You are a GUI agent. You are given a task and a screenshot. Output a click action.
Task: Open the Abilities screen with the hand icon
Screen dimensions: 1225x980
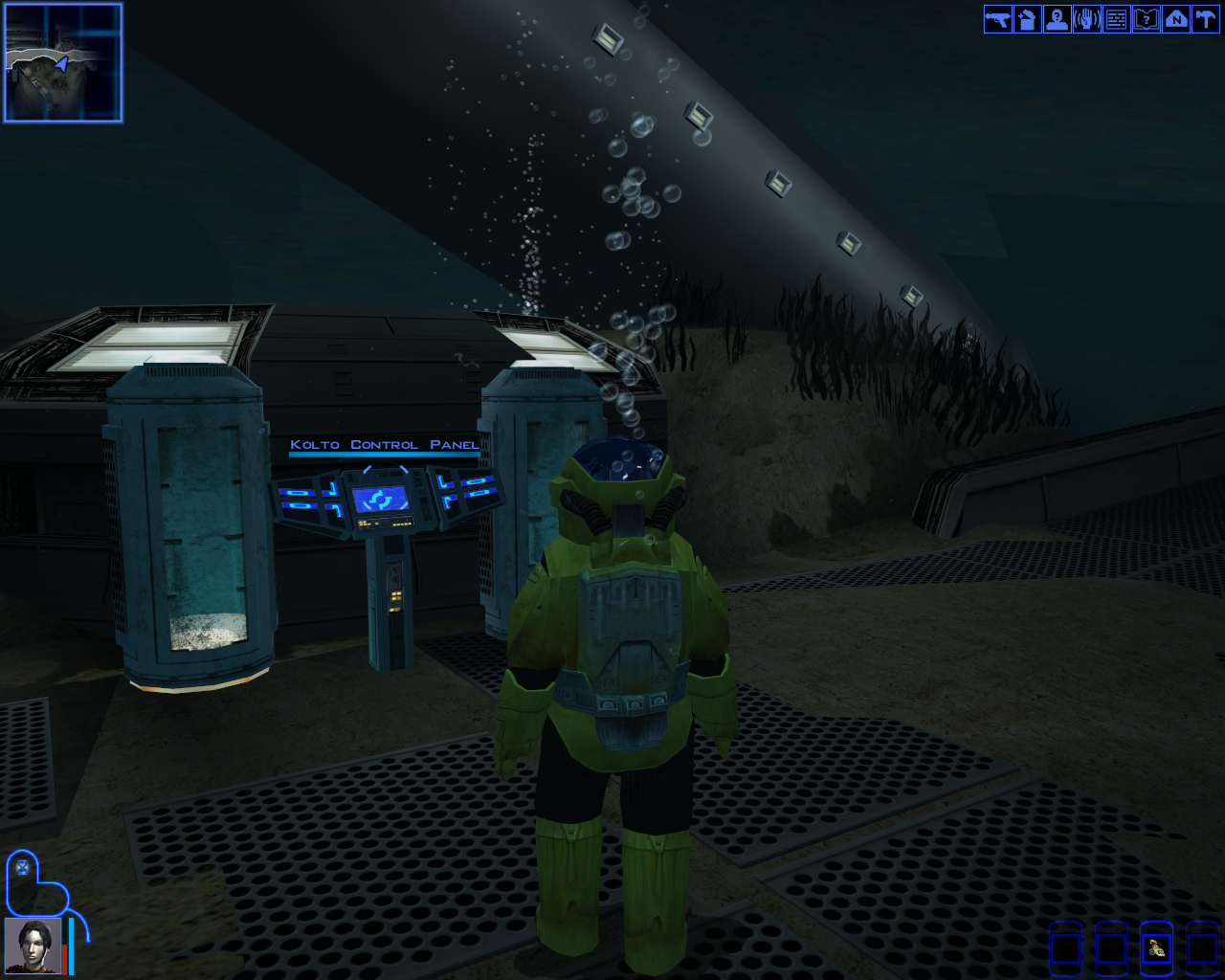coord(1086,19)
